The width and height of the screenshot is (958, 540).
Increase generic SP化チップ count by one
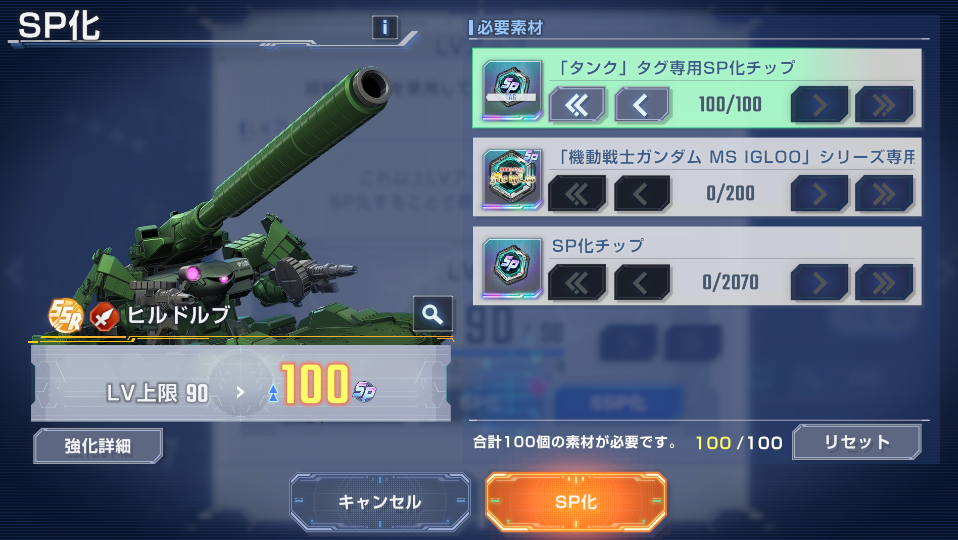819,282
